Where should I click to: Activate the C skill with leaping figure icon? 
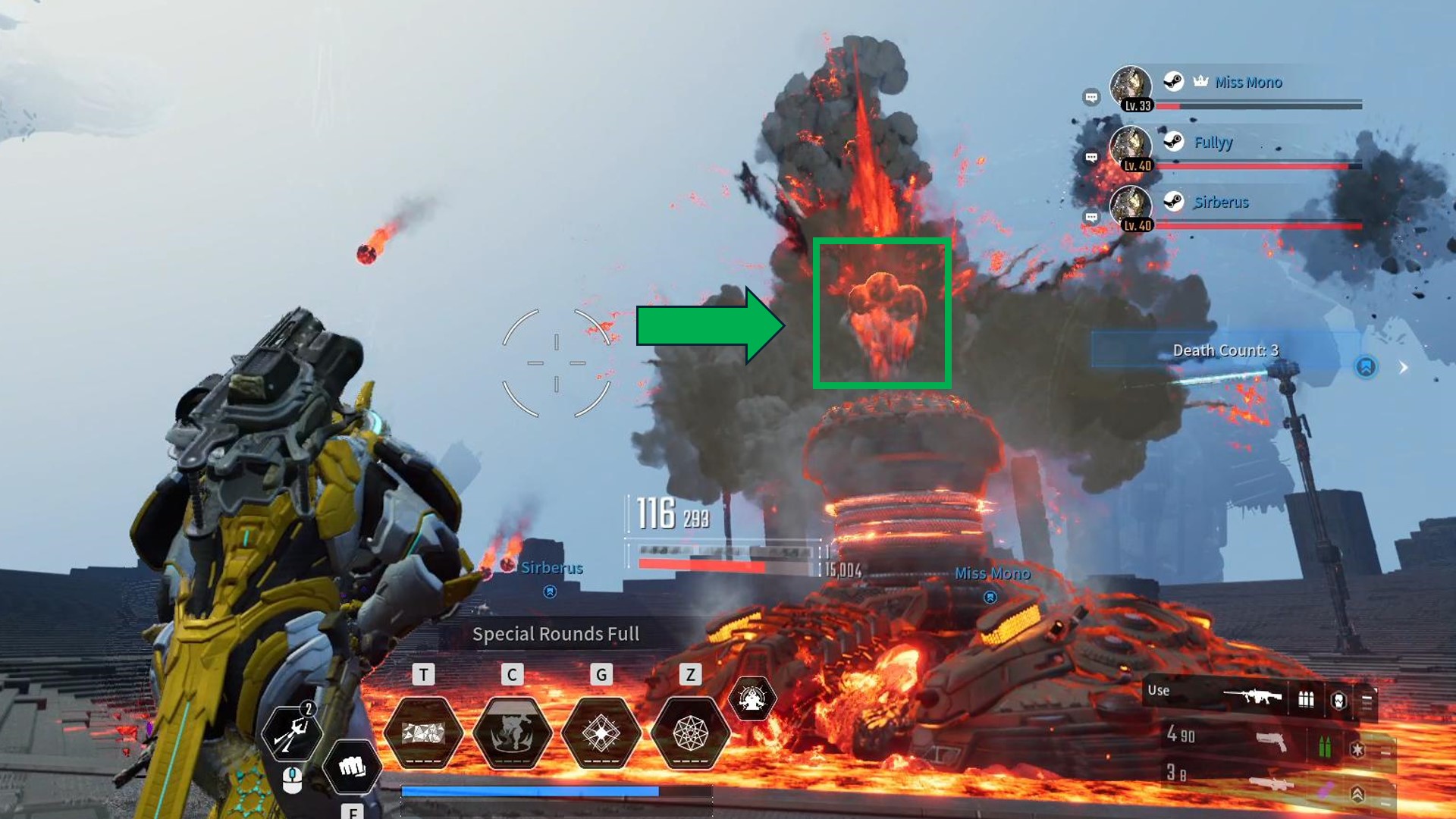coord(512,733)
